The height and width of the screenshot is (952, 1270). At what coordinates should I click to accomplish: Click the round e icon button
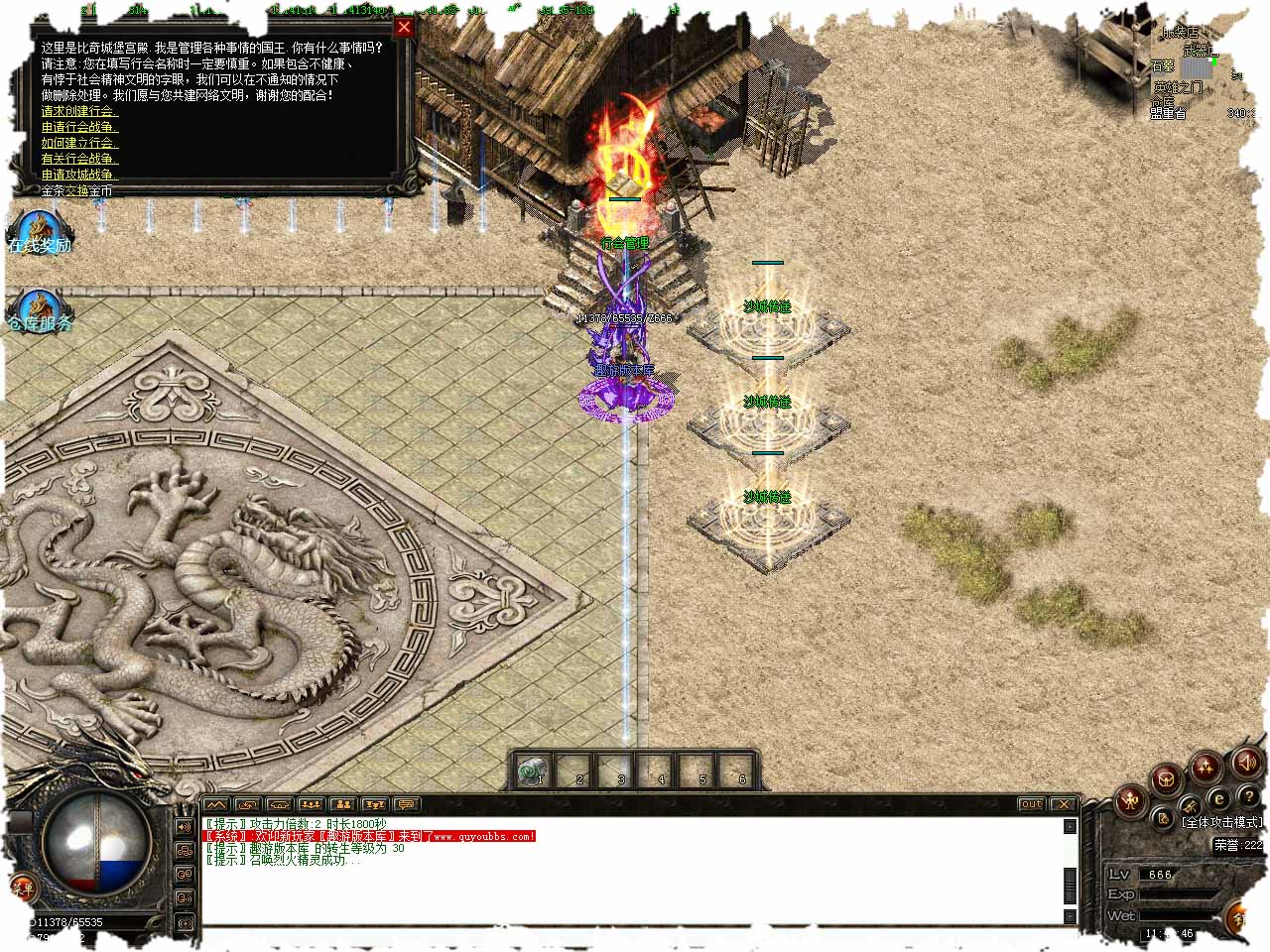1219,798
